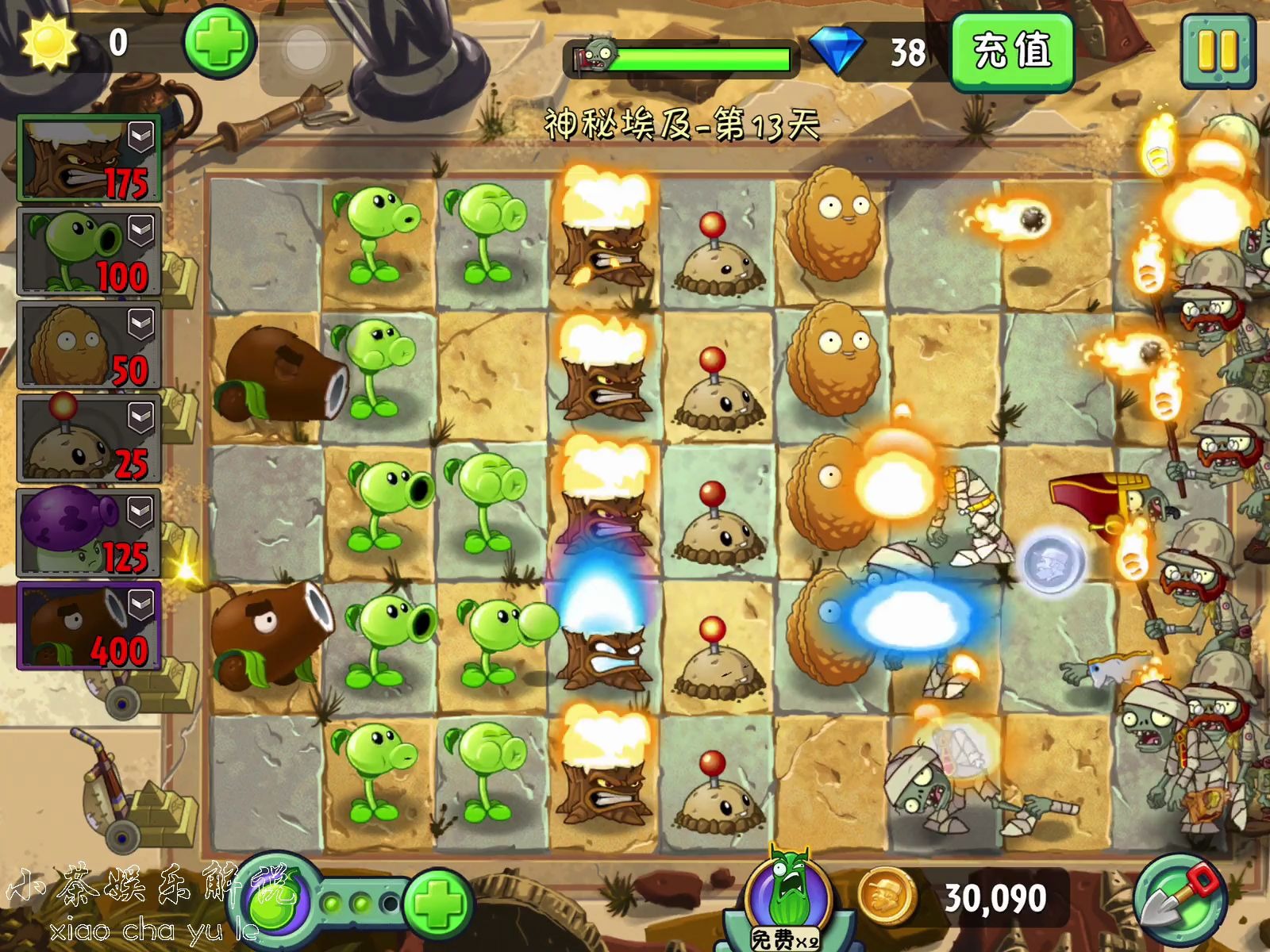The width and height of the screenshot is (1270, 952).
Task: Select the Coconut Cannon seed packet
Action: (x=89, y=626)
